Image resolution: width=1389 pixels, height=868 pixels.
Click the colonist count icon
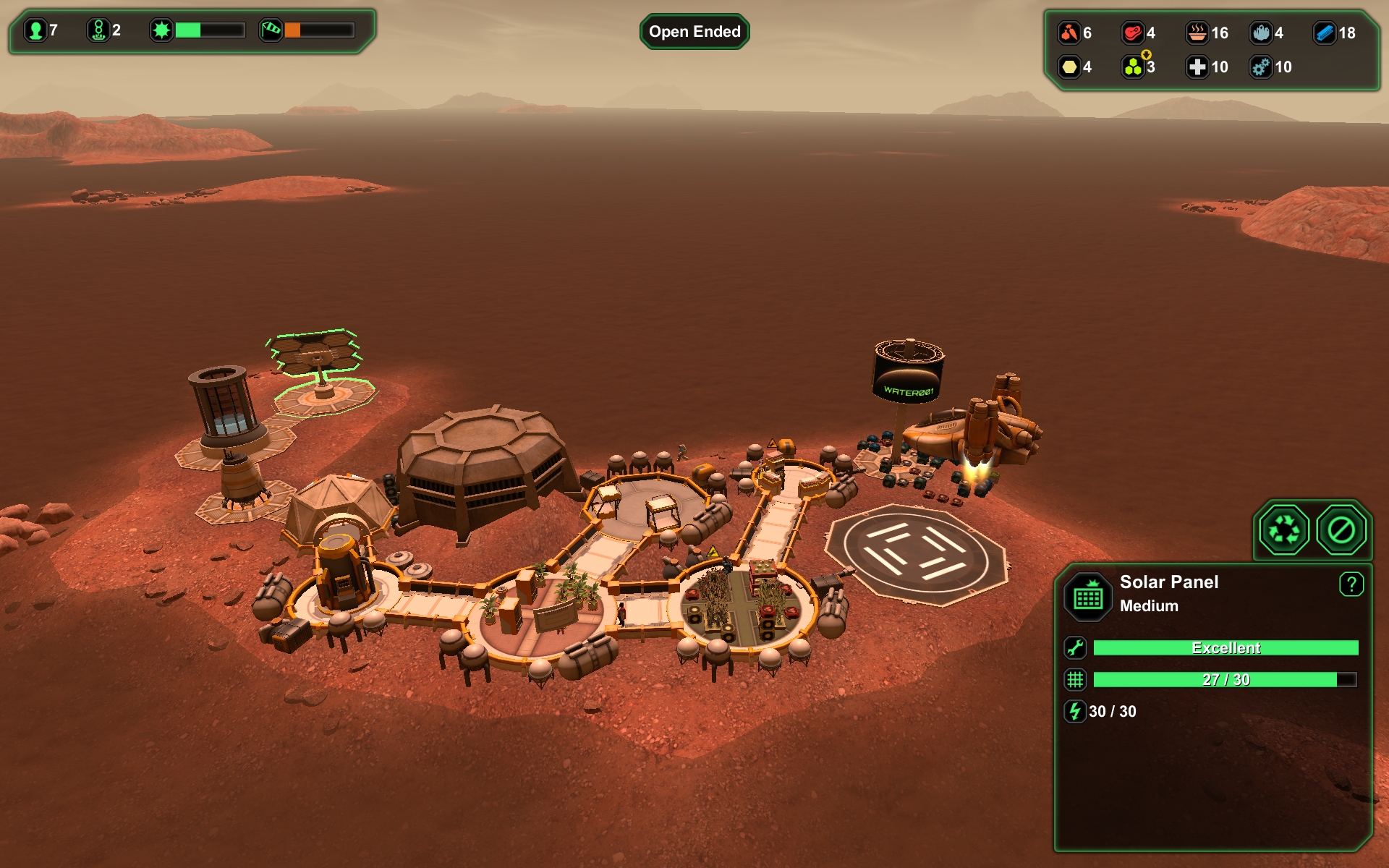34,30
